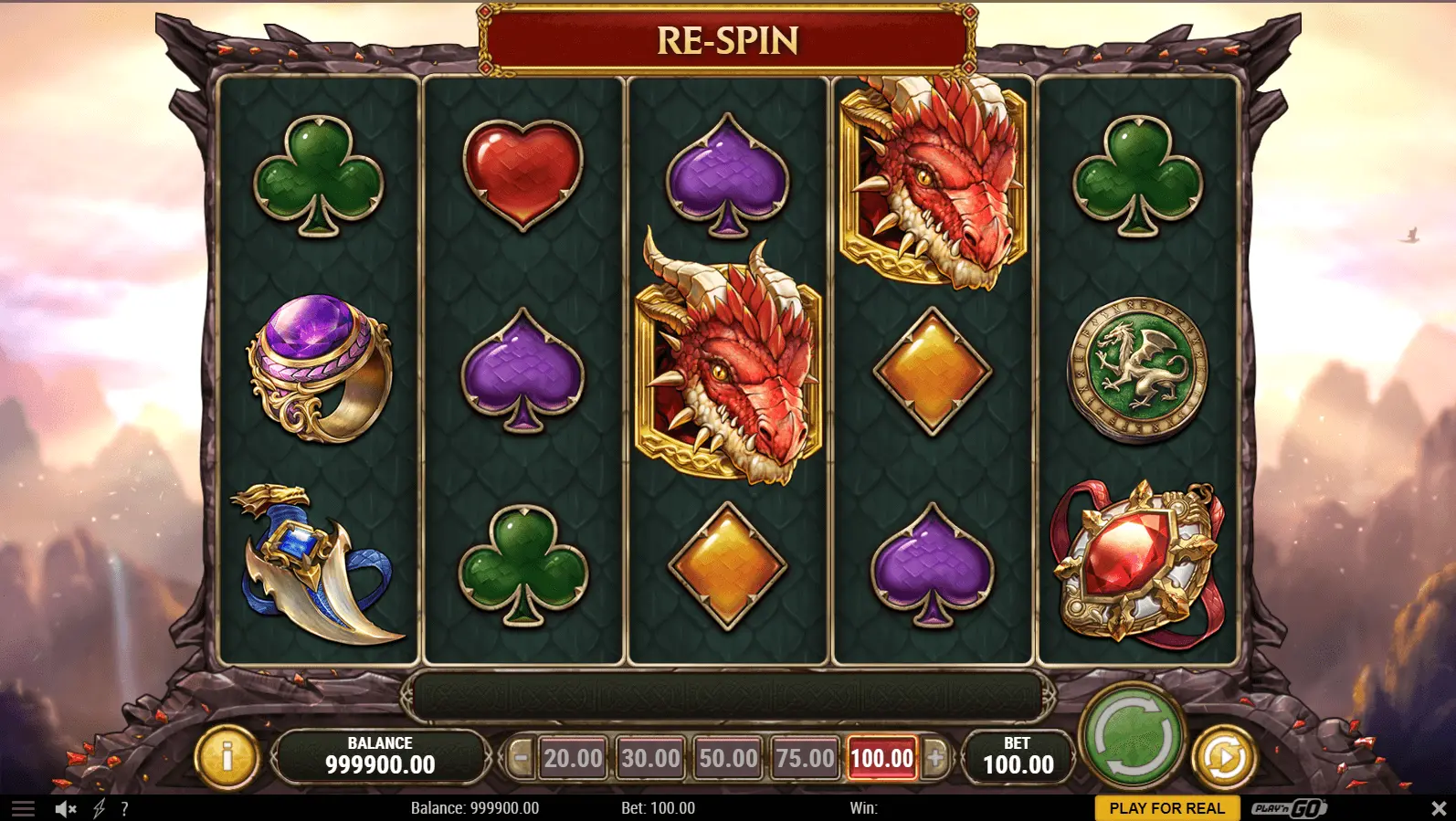The image size is (1456, 821).
Task: Toggle the muted sound speaker icon
Action: 65,808
